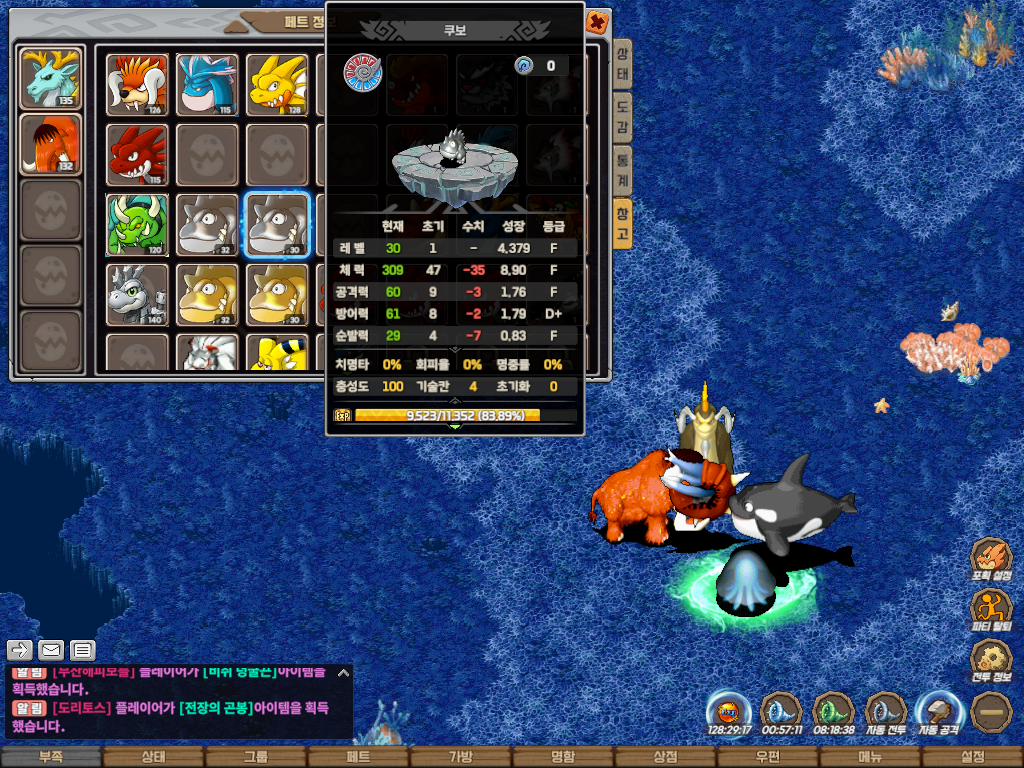Viewport: 1024px width, 768px height.
Task: Pick the level 120 green horned pet
Action: tap(137, 224)
